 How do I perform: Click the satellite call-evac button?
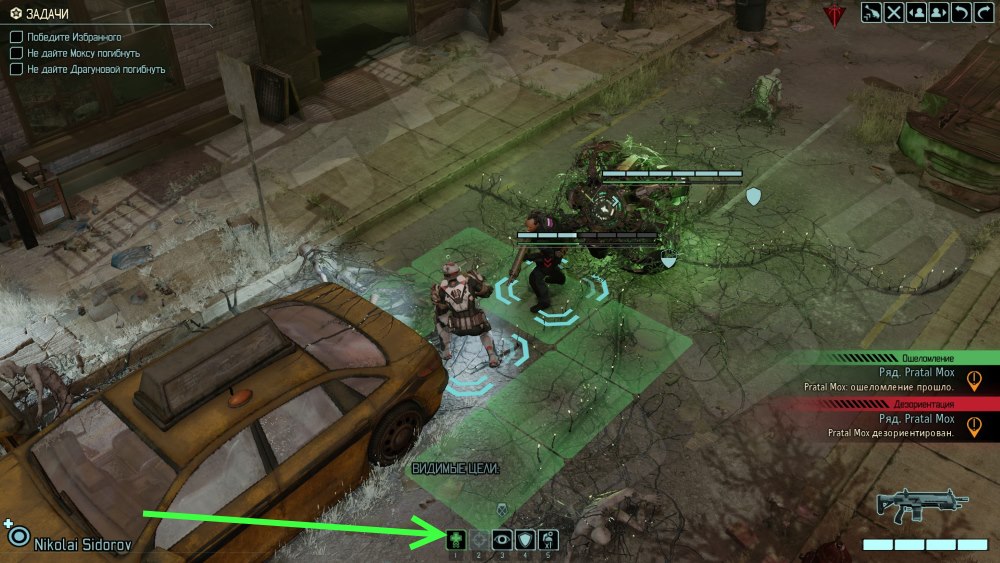[871, 13]
